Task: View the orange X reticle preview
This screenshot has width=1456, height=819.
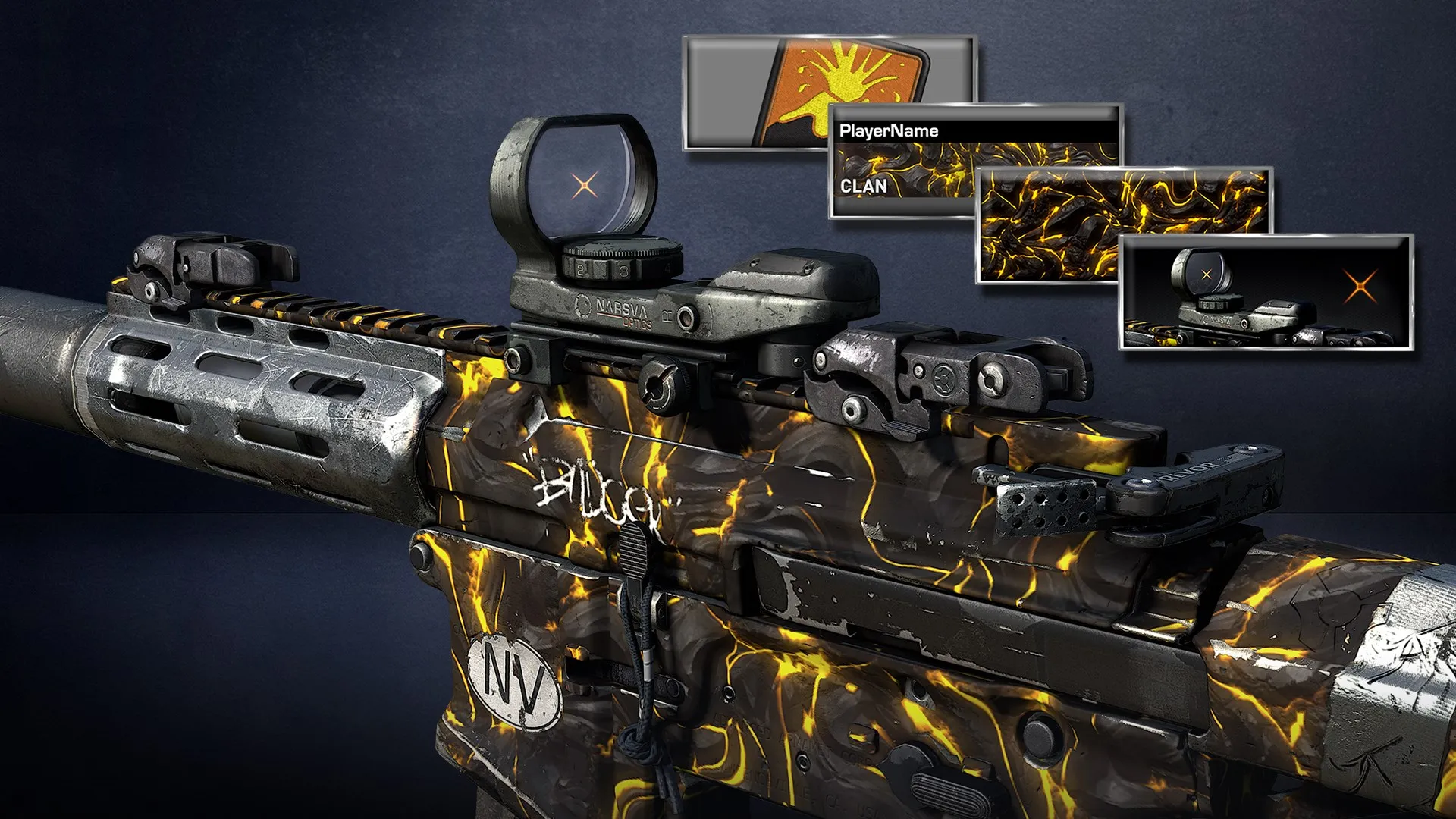Action: pos(1266,292)
